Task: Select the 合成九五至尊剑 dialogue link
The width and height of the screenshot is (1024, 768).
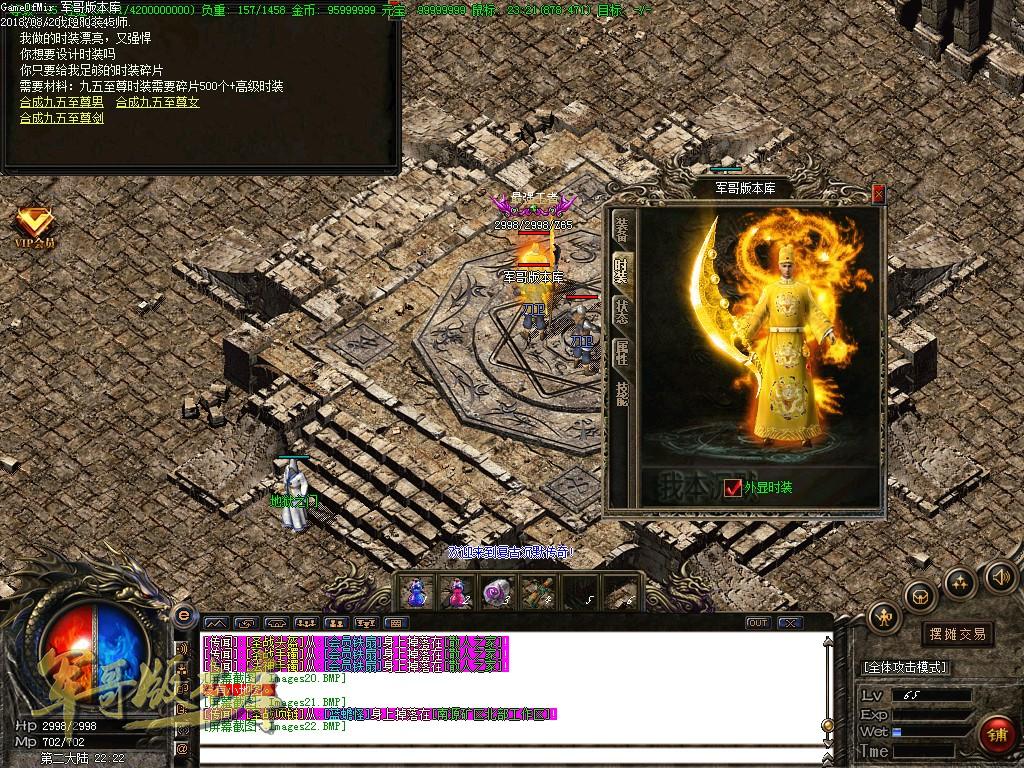Action: [61, 118]
